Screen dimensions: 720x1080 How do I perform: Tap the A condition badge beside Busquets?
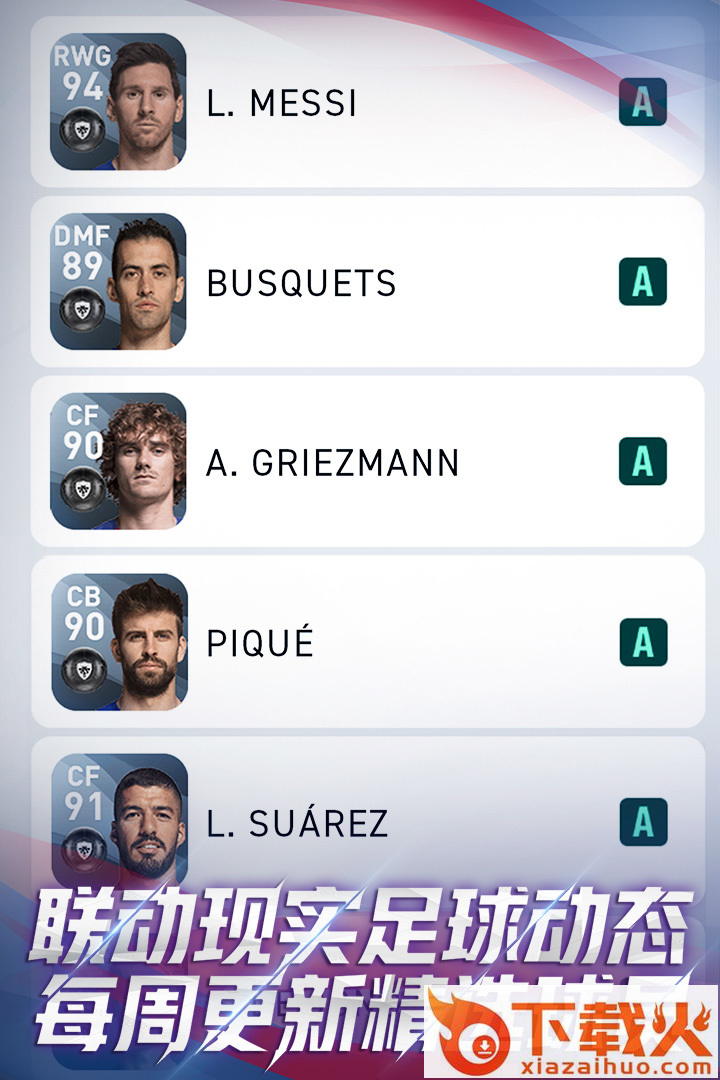pos(642,282)
